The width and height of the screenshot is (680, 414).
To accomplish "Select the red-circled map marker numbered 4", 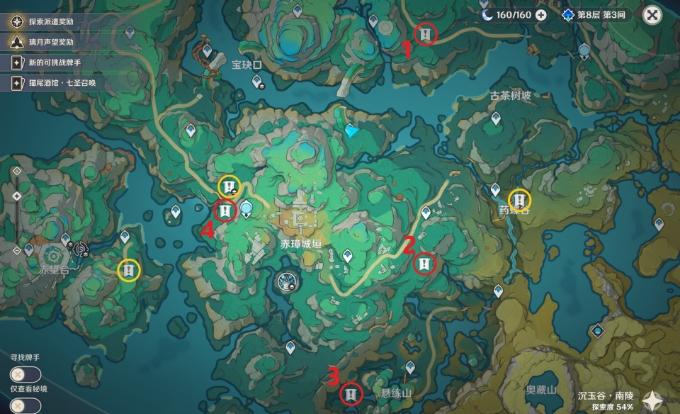I will (225, 210).
